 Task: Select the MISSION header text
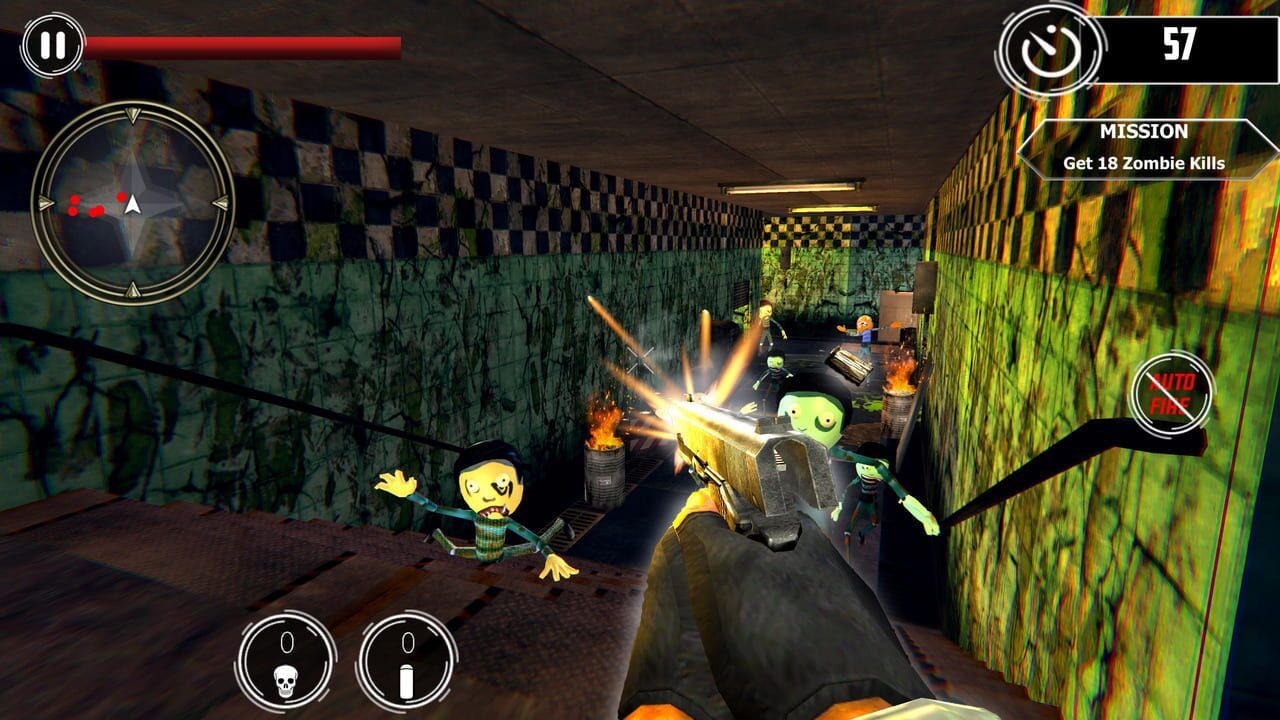pyautogui.click(x=1145, y=130)
